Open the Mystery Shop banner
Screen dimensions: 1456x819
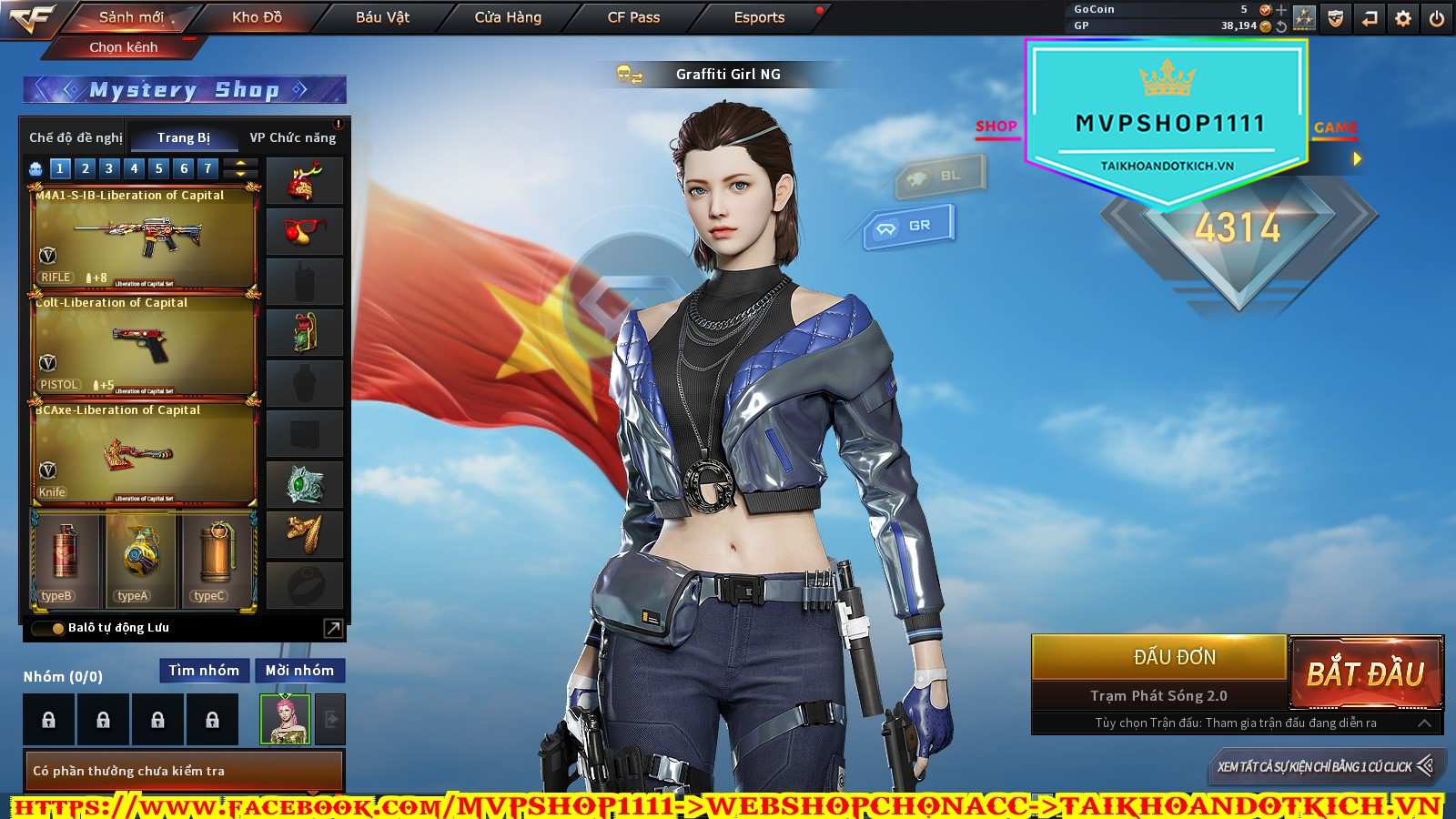[x=185, y=90]
